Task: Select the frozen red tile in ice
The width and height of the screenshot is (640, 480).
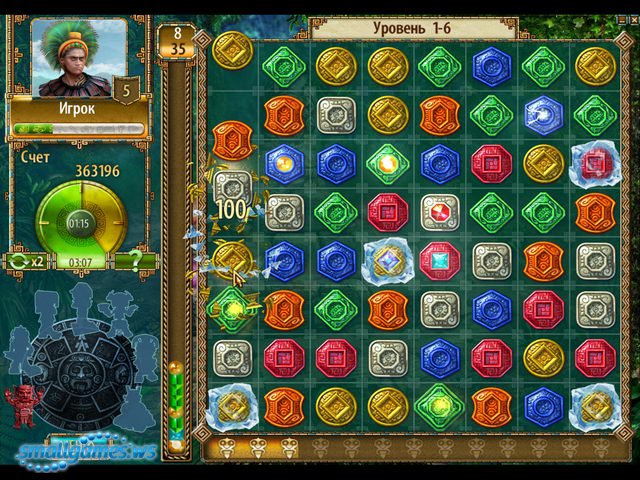Action: pos(596,162)
